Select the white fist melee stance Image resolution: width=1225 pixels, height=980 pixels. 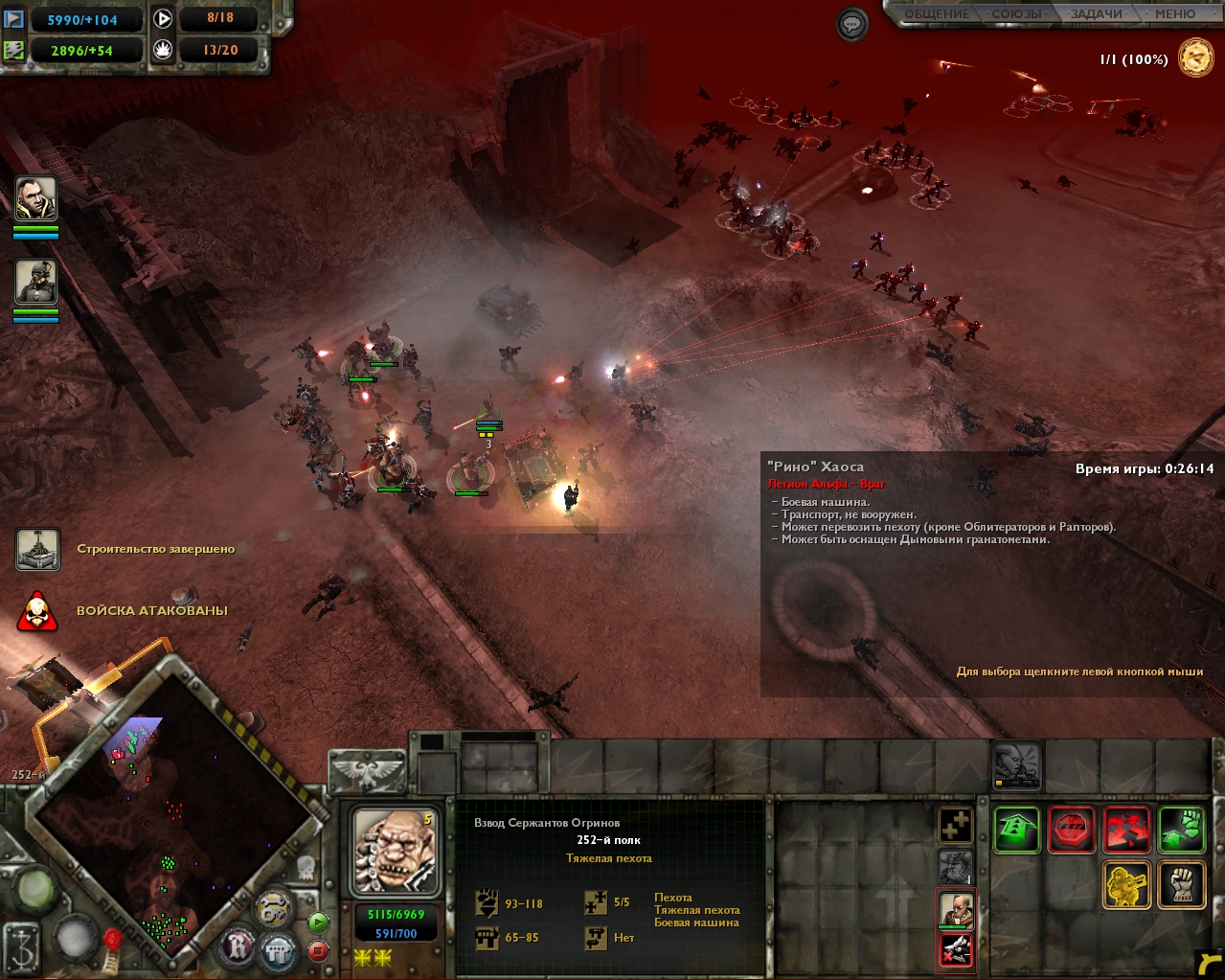pos(1181,883)
